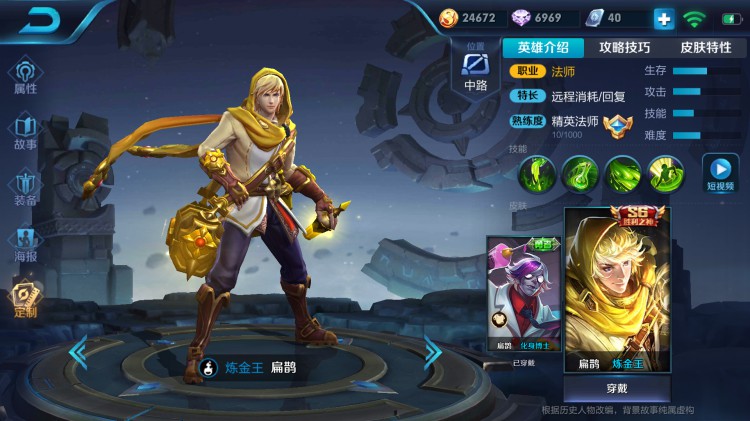Switch to the 皮肤特性 tab
The height and width of the screenshot is (421, 750).
click(x=705, y=47)
